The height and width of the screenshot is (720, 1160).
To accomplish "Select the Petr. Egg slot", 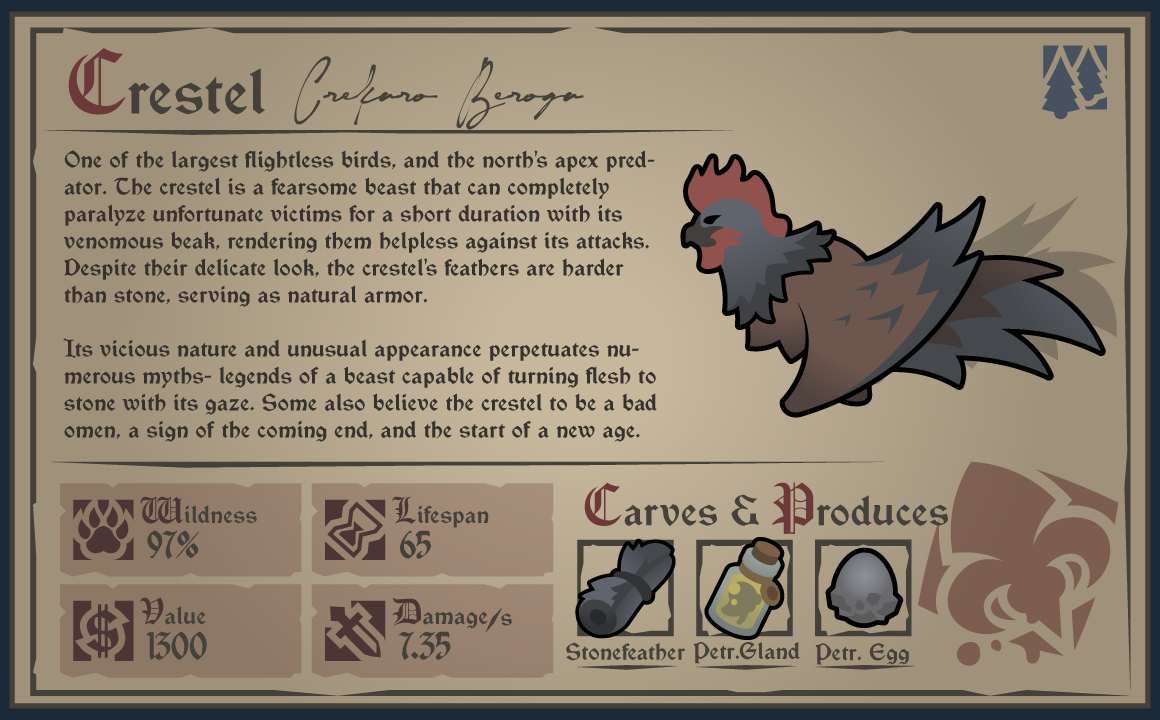I will pyautogui.click(x=862, y=588).
